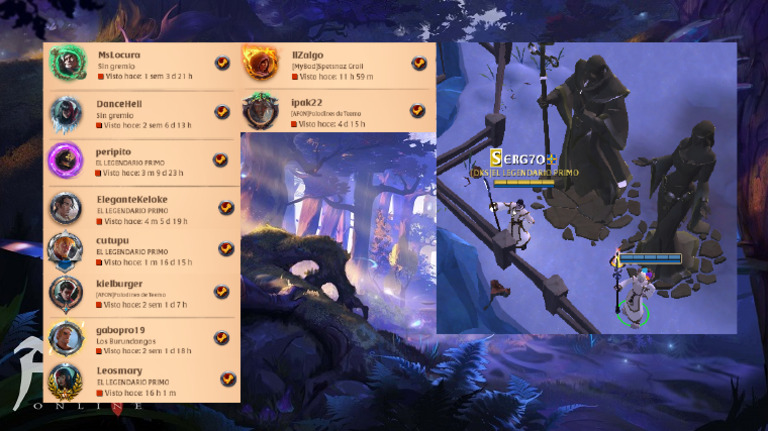Open ipak22's avatar portrait
768x431 pixels.
pyautogui.click(x=260, y=110)
